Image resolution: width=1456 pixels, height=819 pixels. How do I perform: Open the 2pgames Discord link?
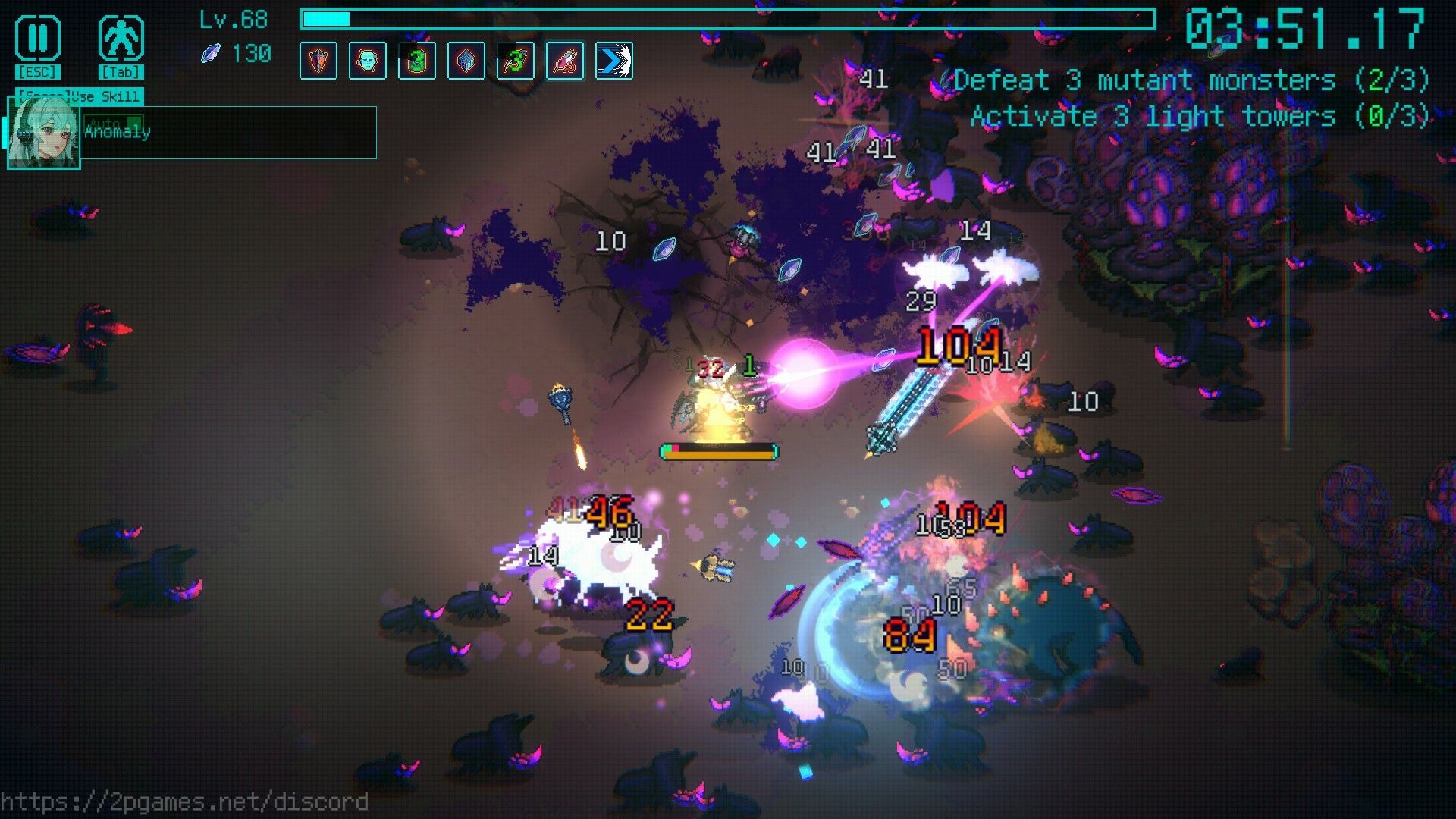point(184,802)
